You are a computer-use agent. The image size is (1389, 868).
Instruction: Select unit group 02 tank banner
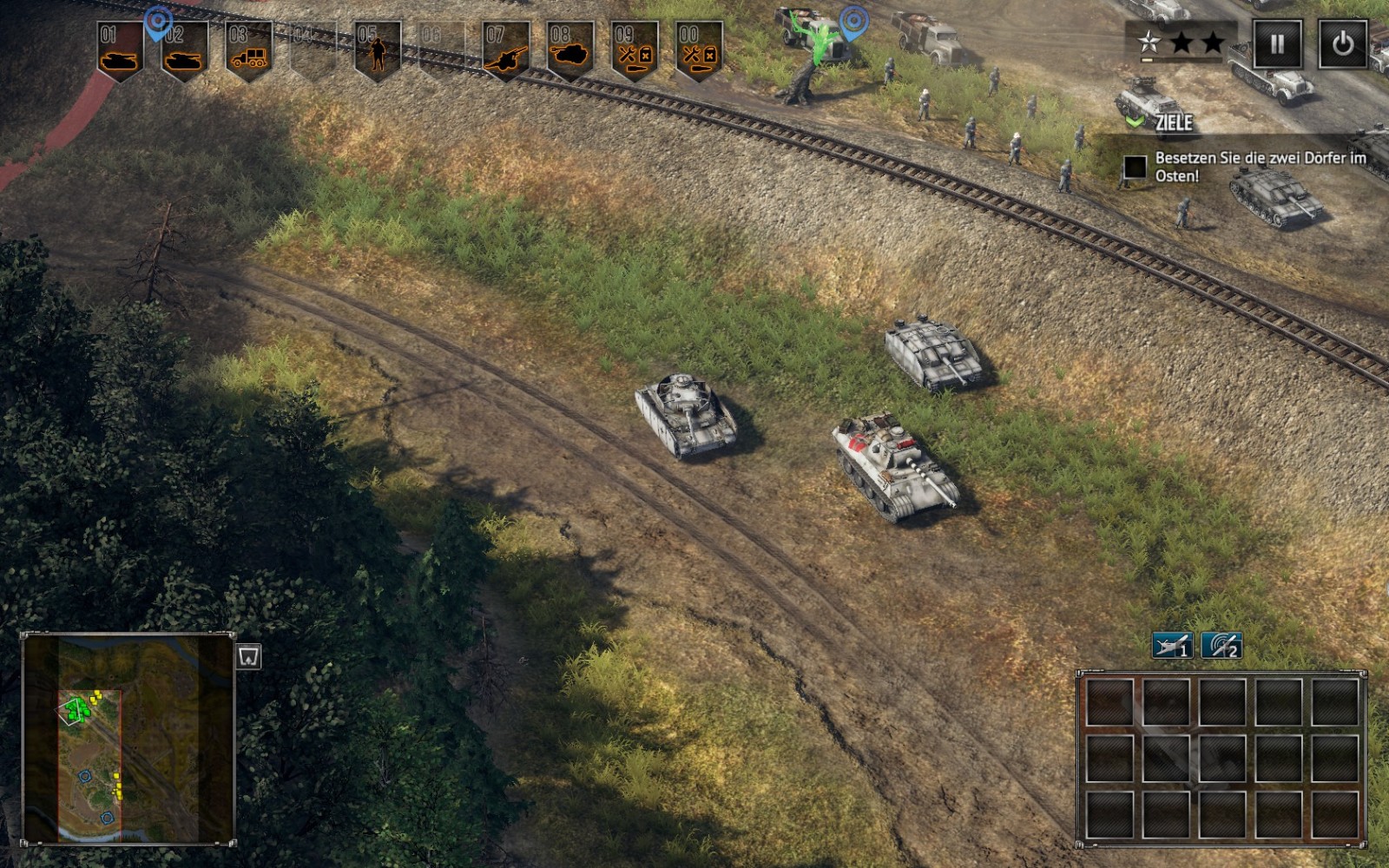185,50
